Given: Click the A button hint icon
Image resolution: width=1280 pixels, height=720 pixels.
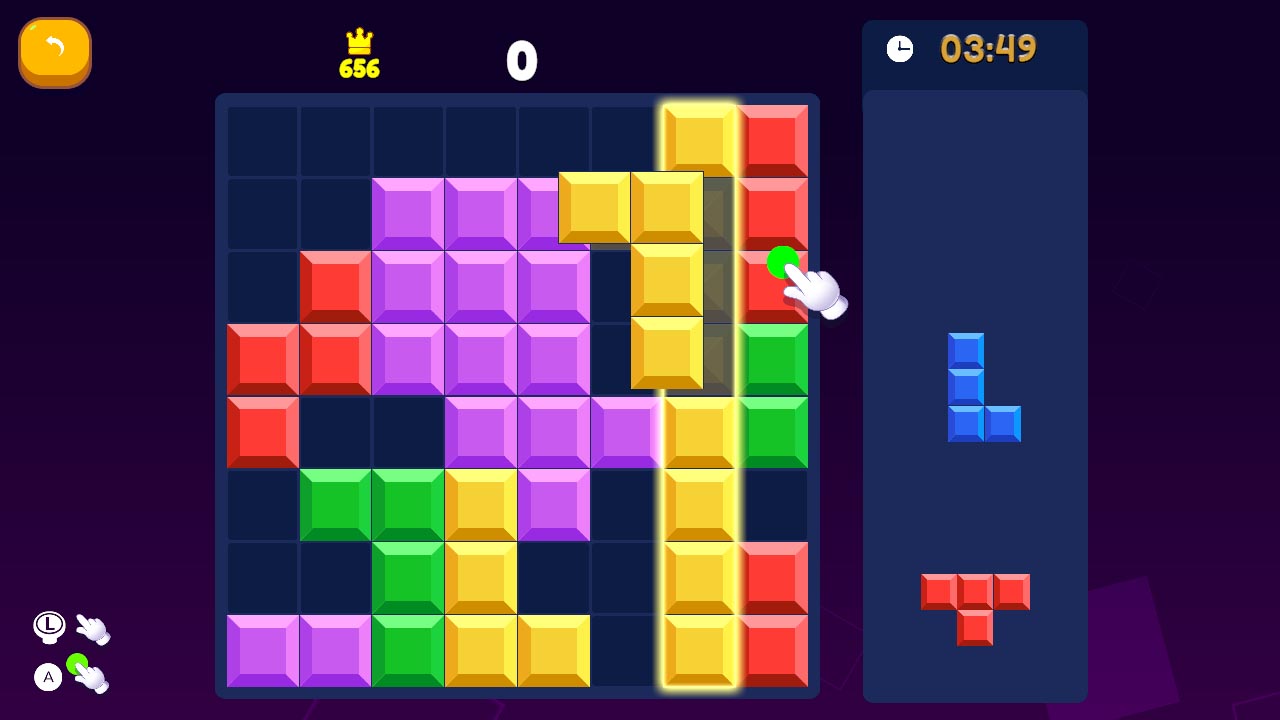Looking at the screenshot, I should 47,678.
